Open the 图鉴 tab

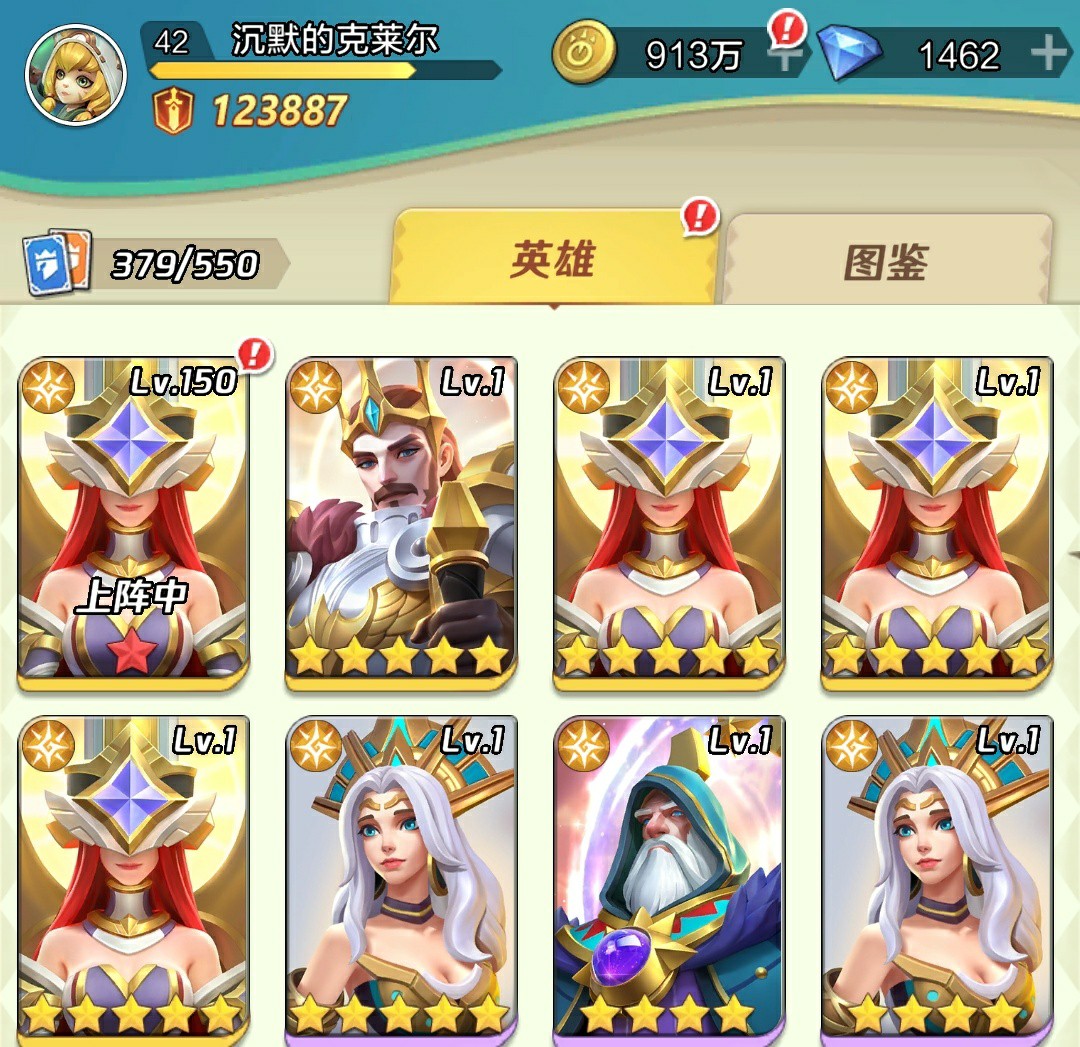coord(886,261)
